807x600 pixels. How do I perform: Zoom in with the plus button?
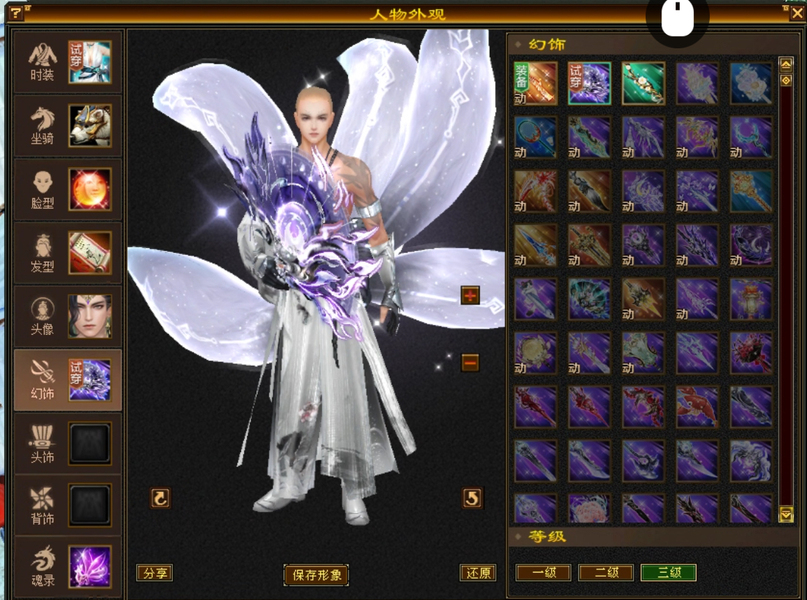pos(470,295)
